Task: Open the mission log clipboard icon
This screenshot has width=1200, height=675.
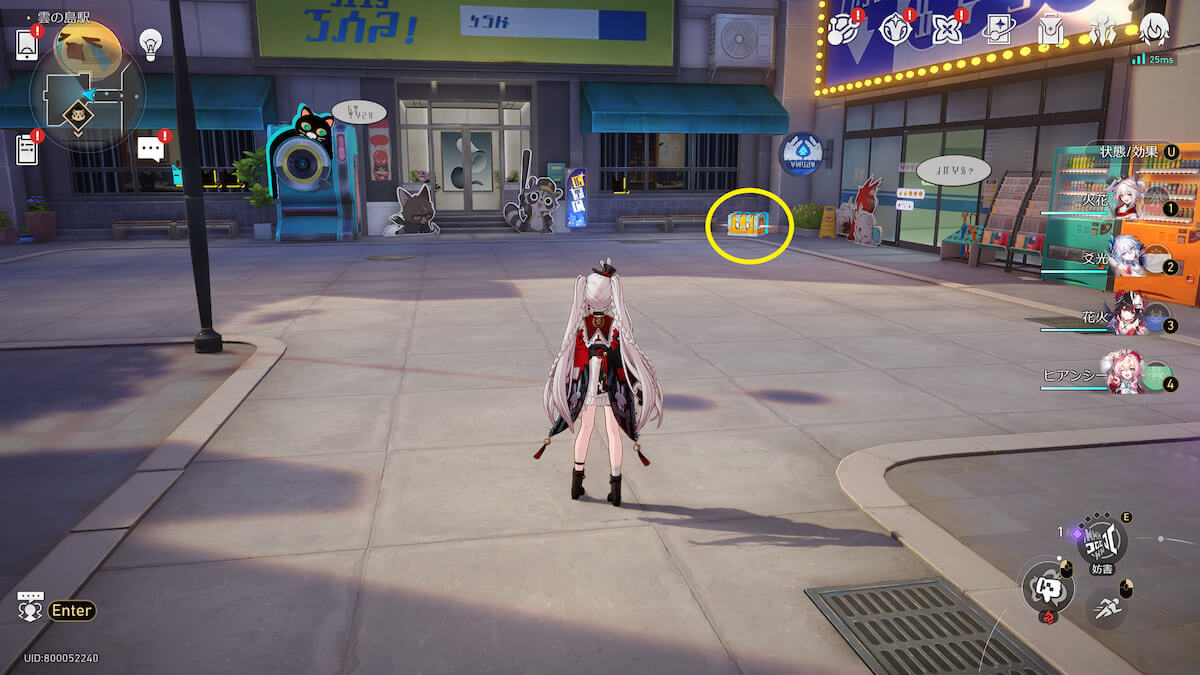Action: click(27, 150)
